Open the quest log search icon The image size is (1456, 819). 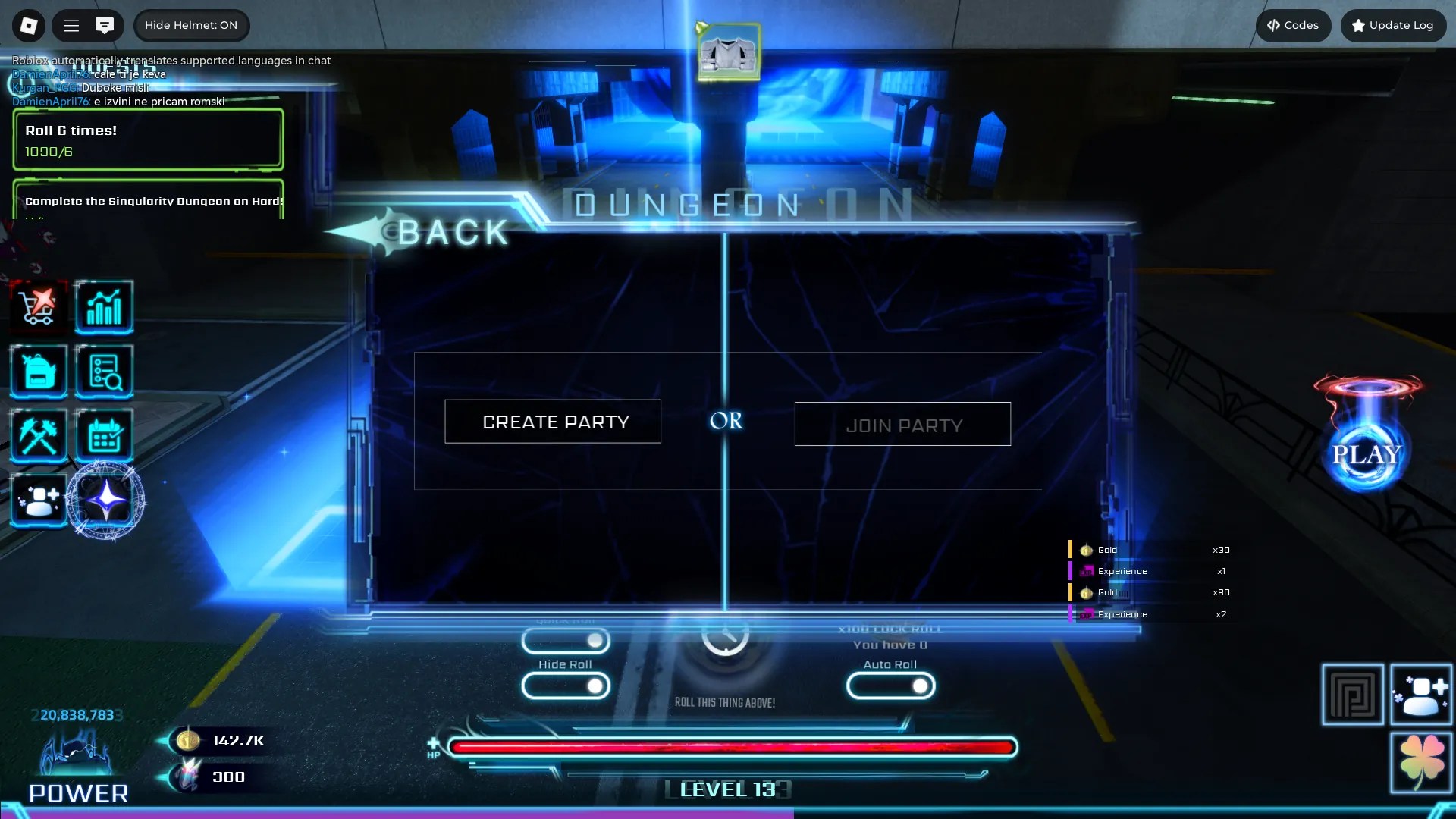104,372
